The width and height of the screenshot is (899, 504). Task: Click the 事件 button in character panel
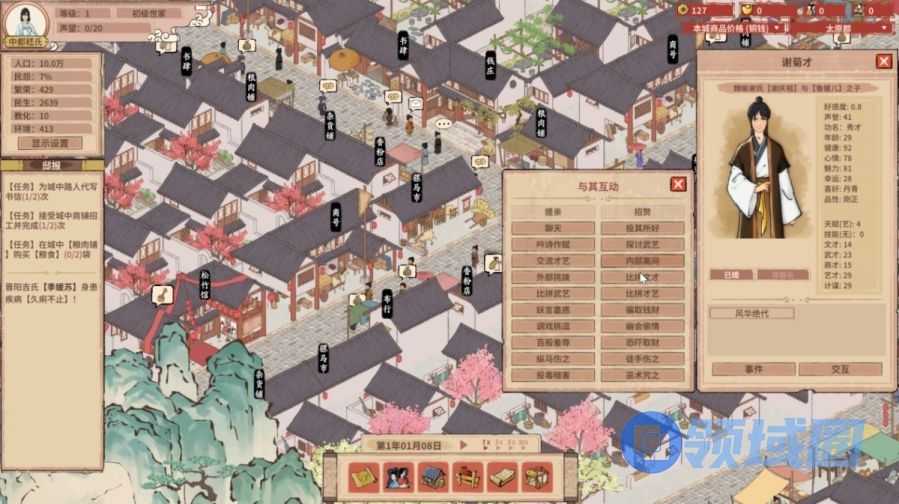[x=752, y=369]
